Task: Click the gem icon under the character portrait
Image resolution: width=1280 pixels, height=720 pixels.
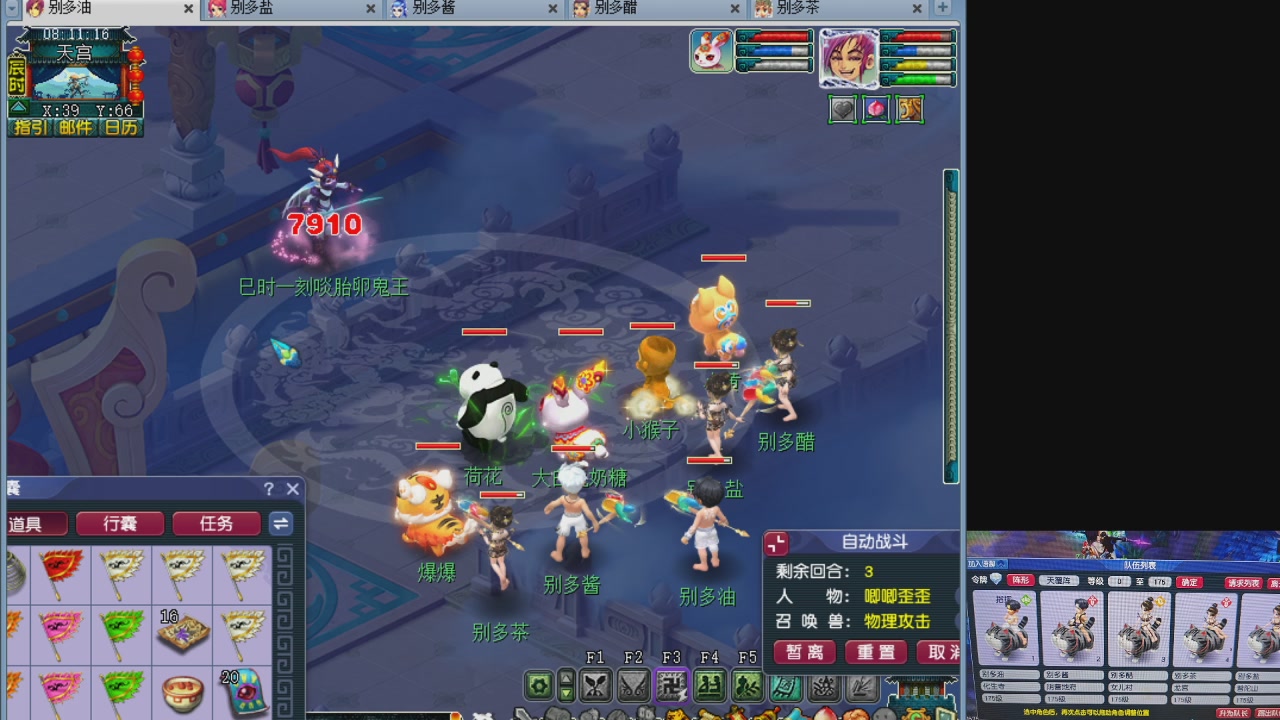Action: coord(875,109)
